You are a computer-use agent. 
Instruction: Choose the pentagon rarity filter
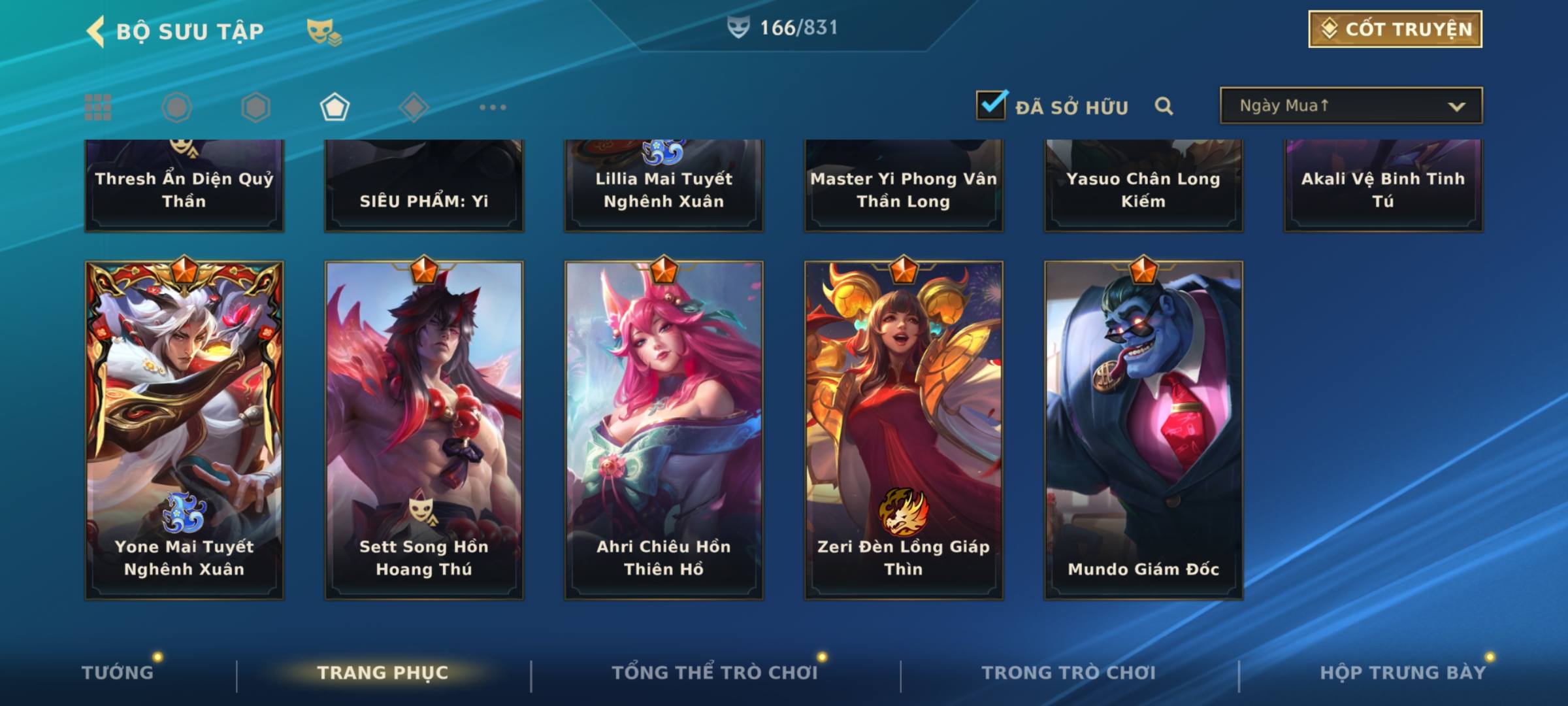click(x=335, y=107)
